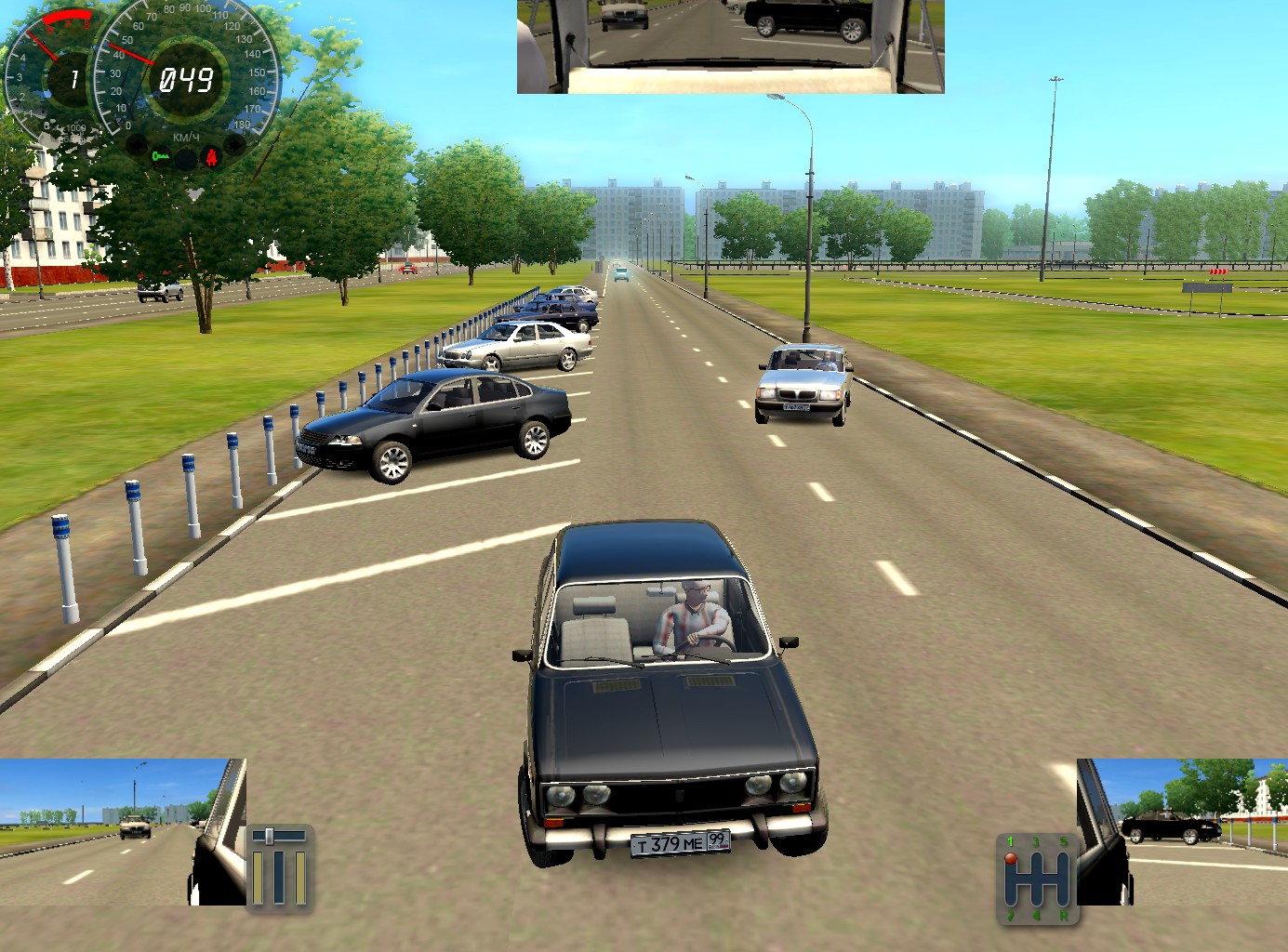
Task: Choose reverse gear R on shifter
Action: click(x=1065, y=916)
